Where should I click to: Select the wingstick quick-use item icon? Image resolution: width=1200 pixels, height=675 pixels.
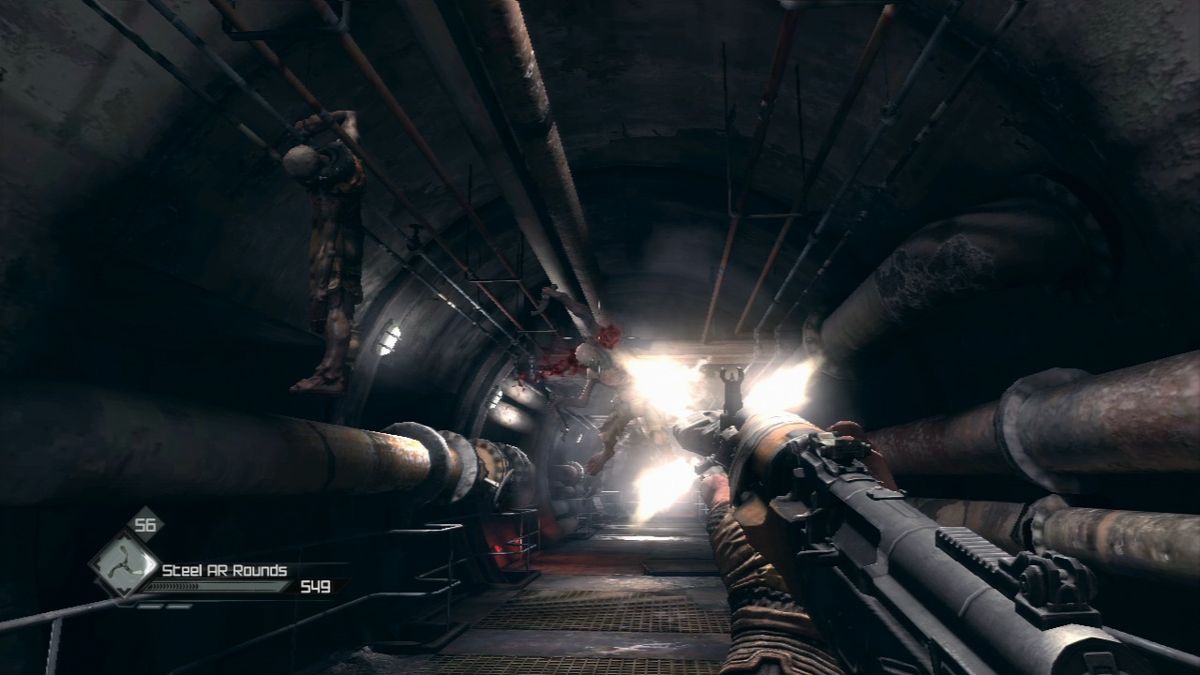(123, 564)
